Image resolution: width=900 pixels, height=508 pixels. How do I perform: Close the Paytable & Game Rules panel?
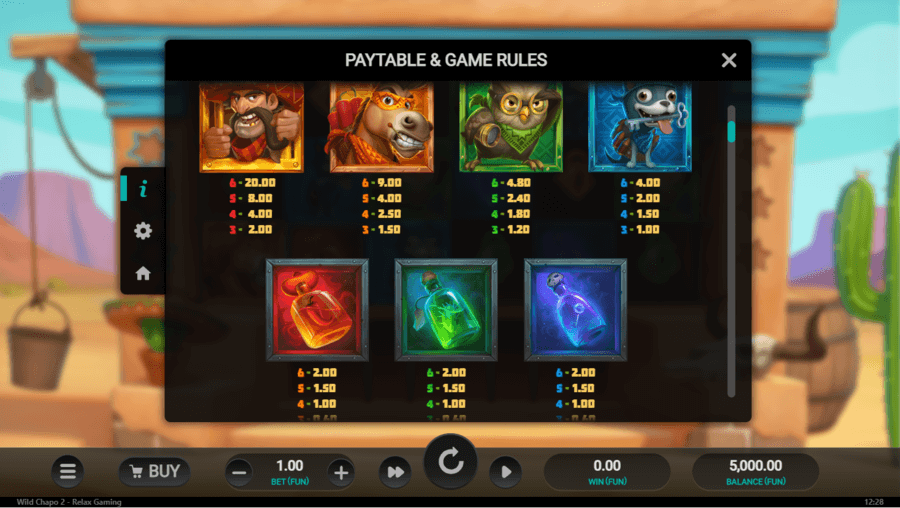(x=729, y=60)
